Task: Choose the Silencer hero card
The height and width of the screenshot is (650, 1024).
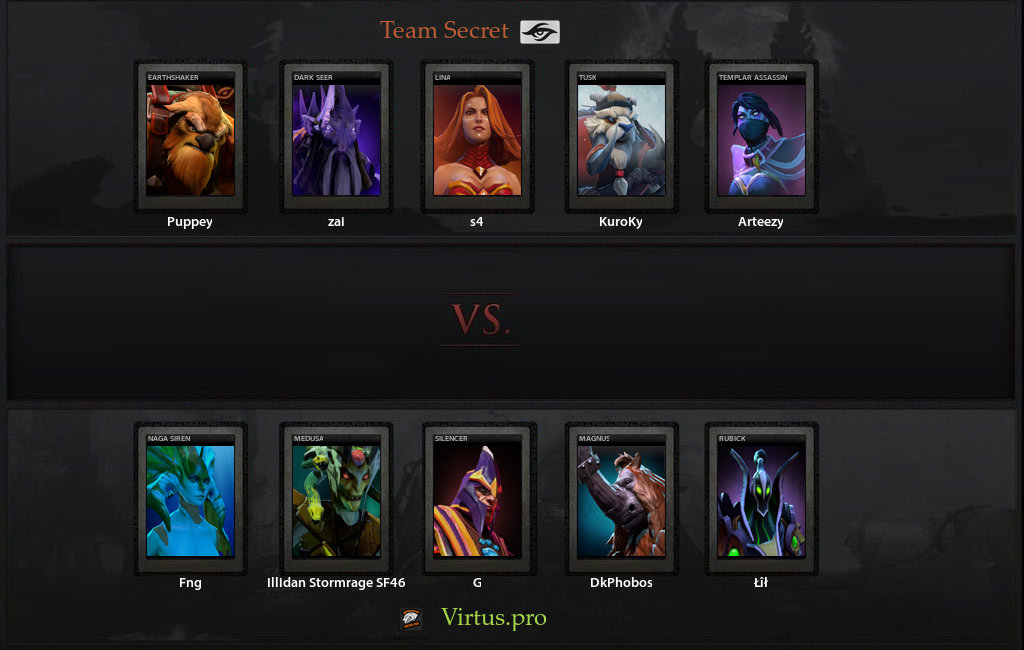Action: tap(477, 499)
